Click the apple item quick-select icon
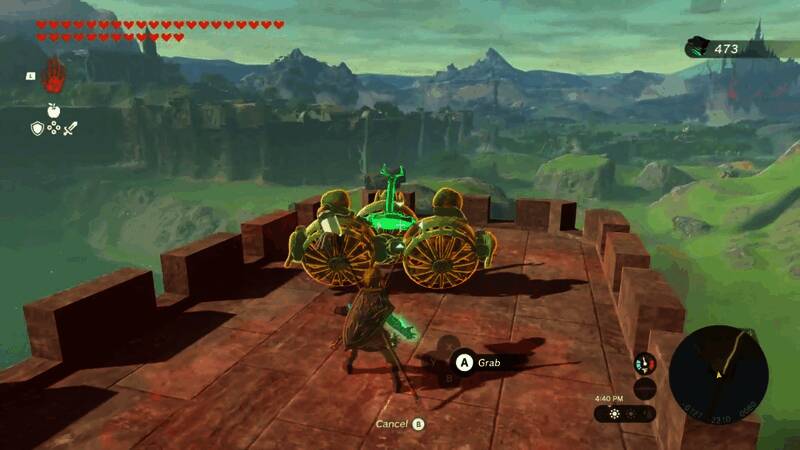The image size is (800, 450). pos(53,109)
